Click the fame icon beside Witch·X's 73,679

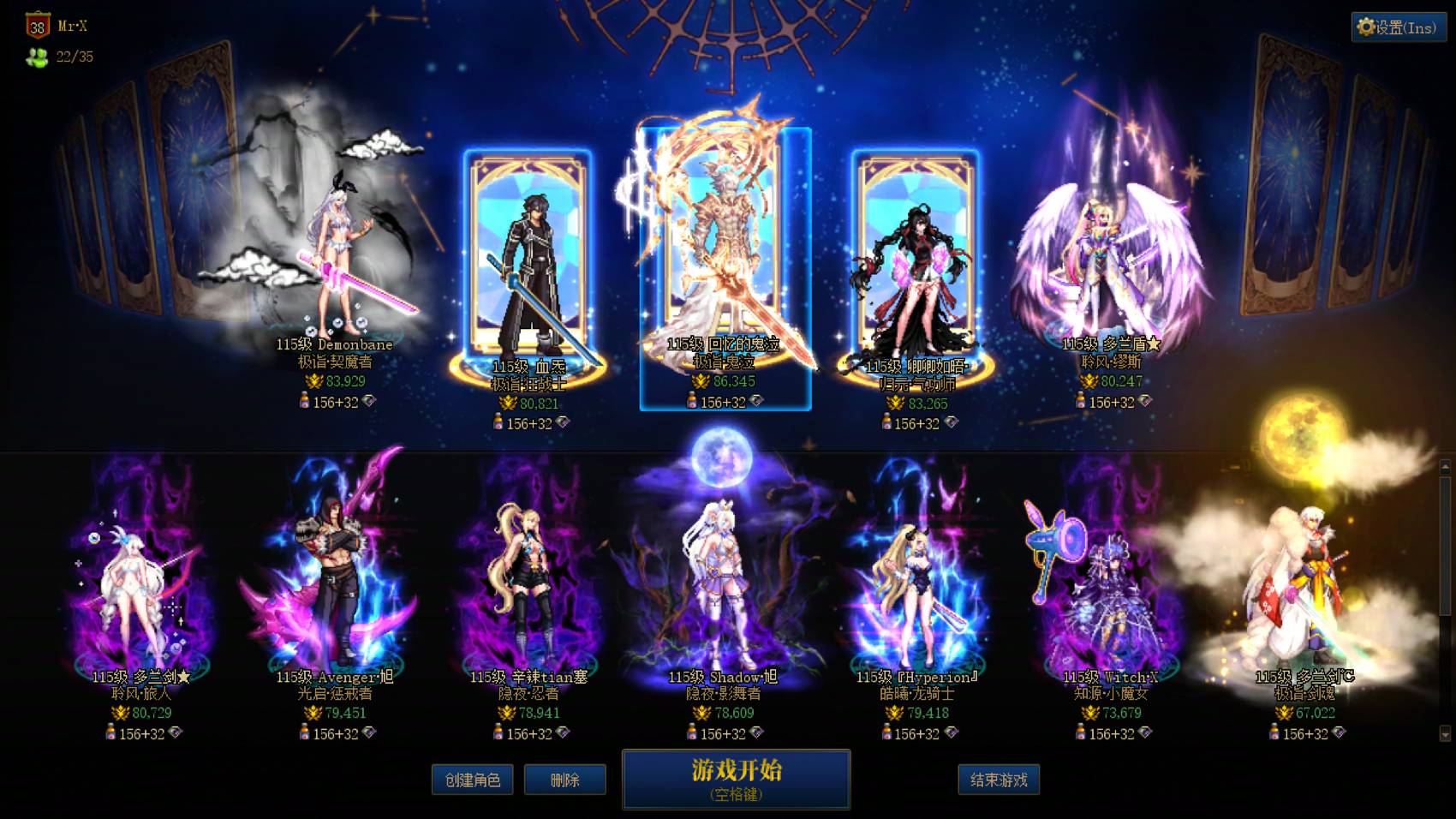point(1089,712)
